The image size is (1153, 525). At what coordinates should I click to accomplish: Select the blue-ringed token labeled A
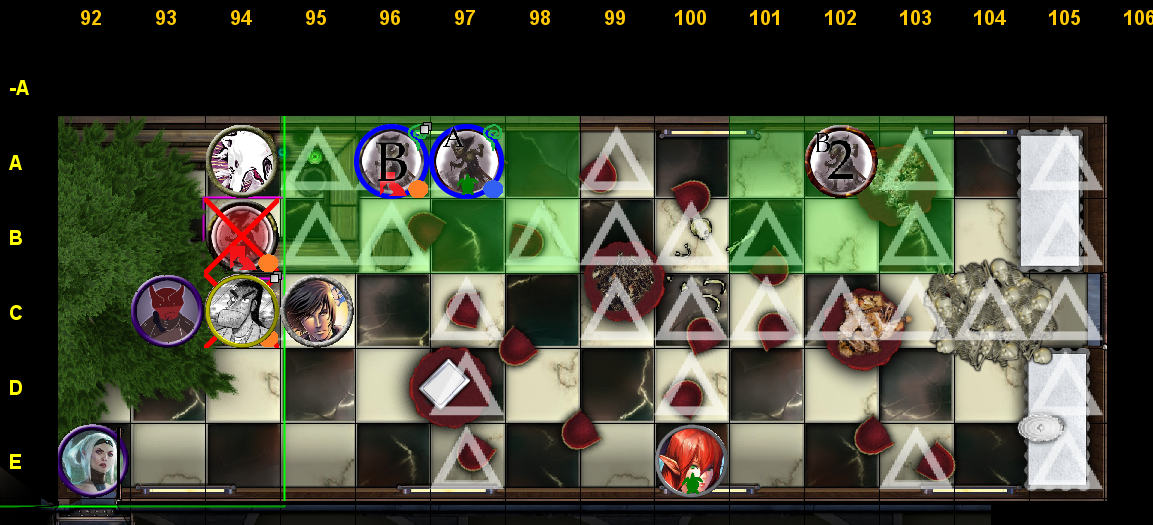(467, 161)
